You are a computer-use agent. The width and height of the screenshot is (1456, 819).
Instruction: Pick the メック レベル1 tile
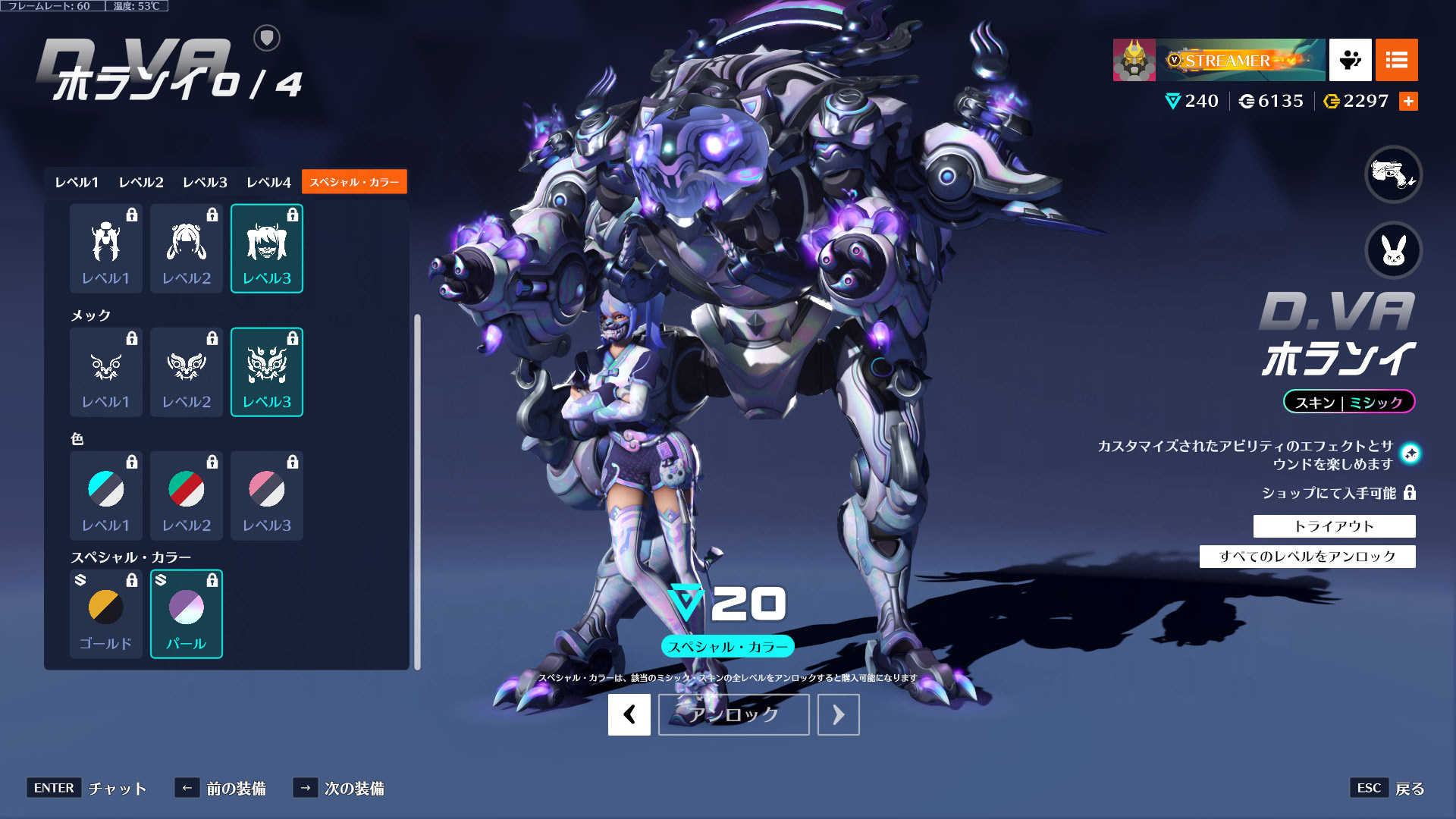coord(106,372)
